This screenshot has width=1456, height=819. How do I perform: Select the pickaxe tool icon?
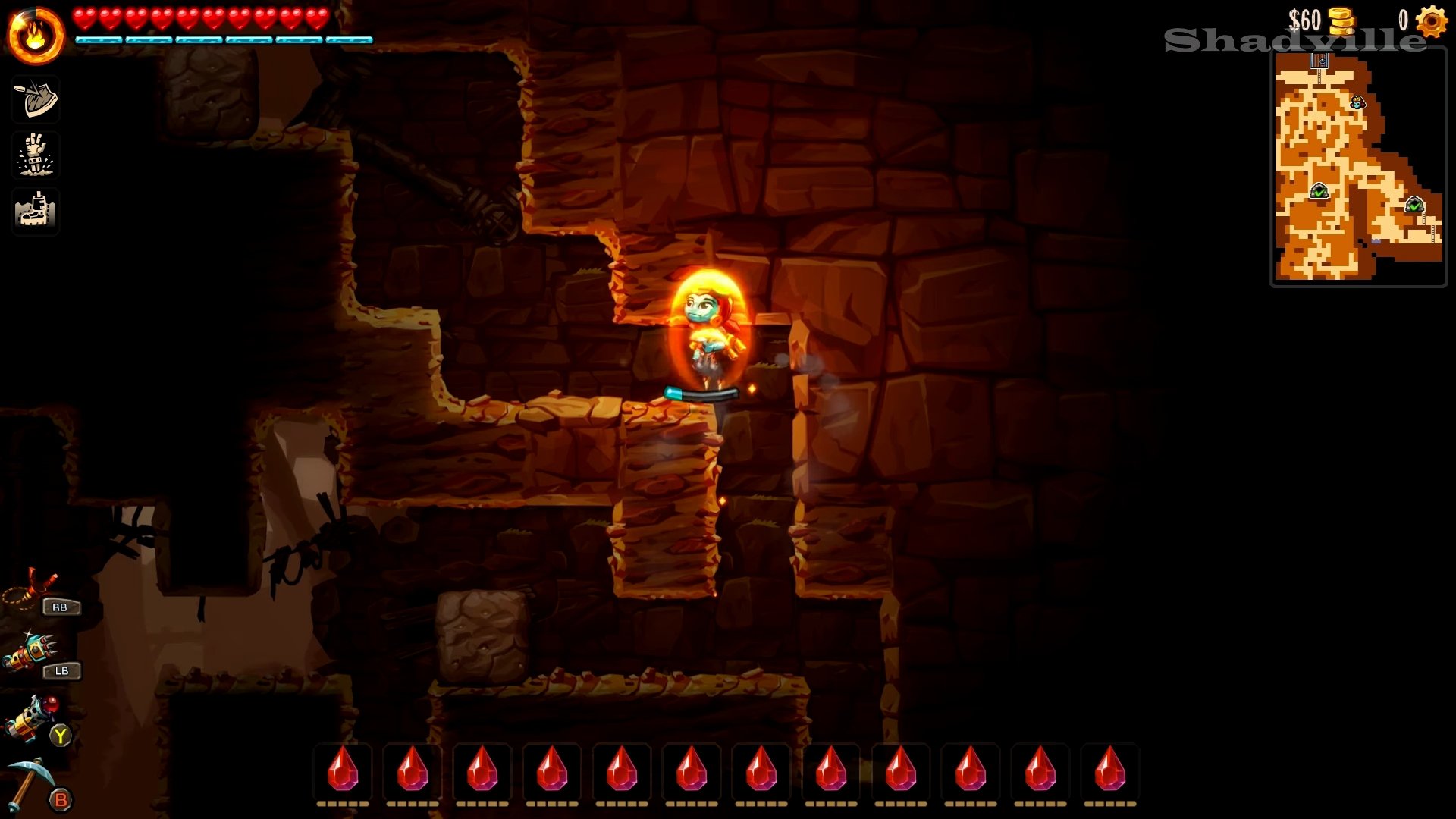[30, 783]
